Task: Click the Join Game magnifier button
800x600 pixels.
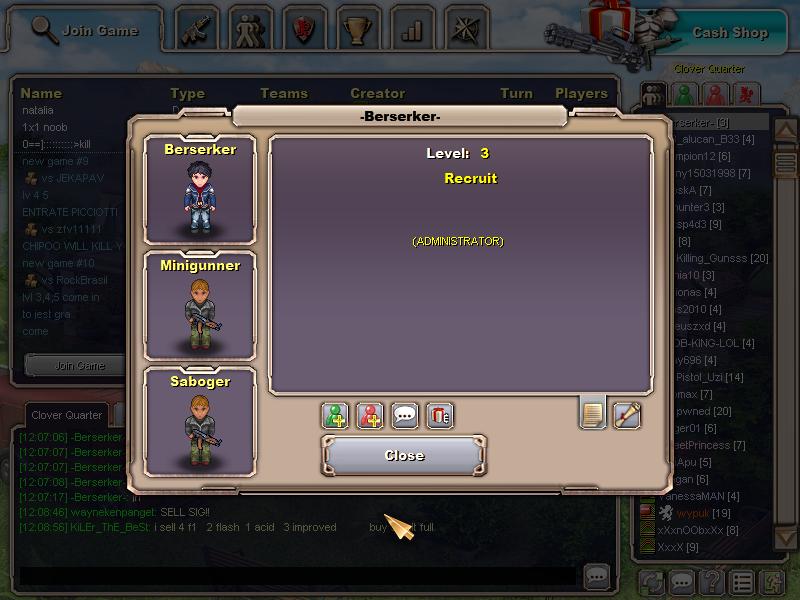Action: (84, 30)
